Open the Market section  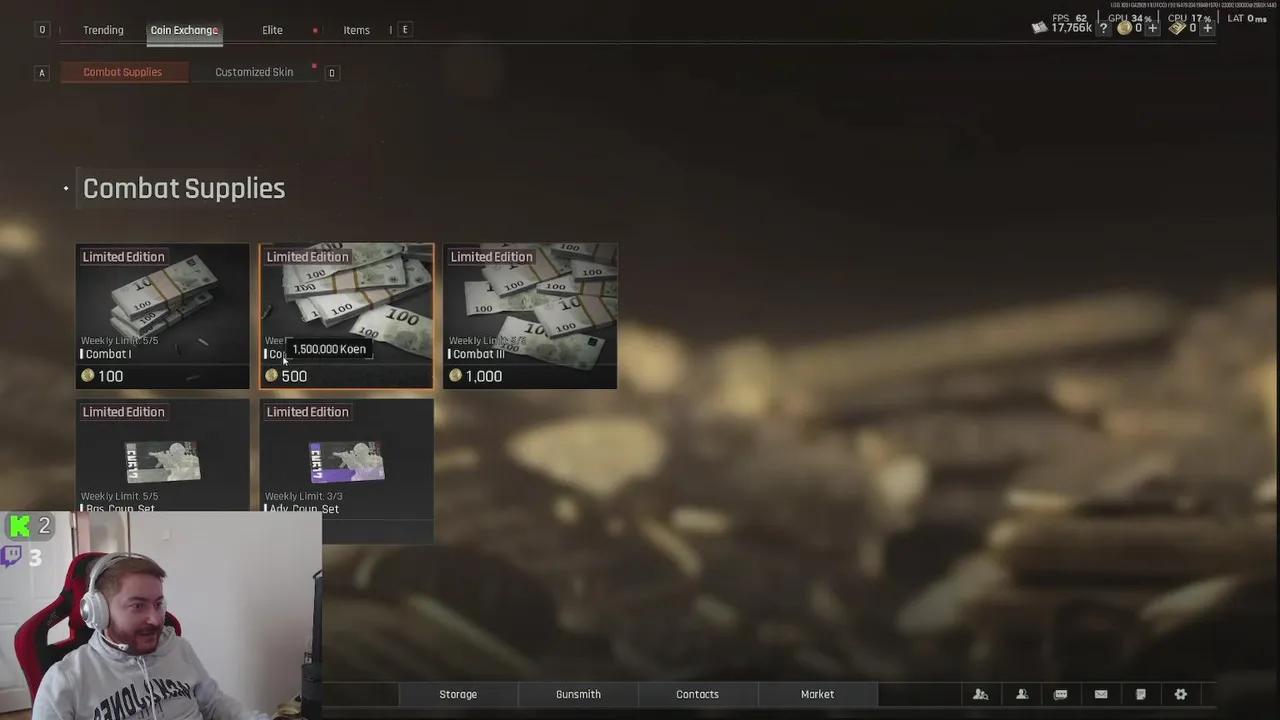tap(817, 694)
